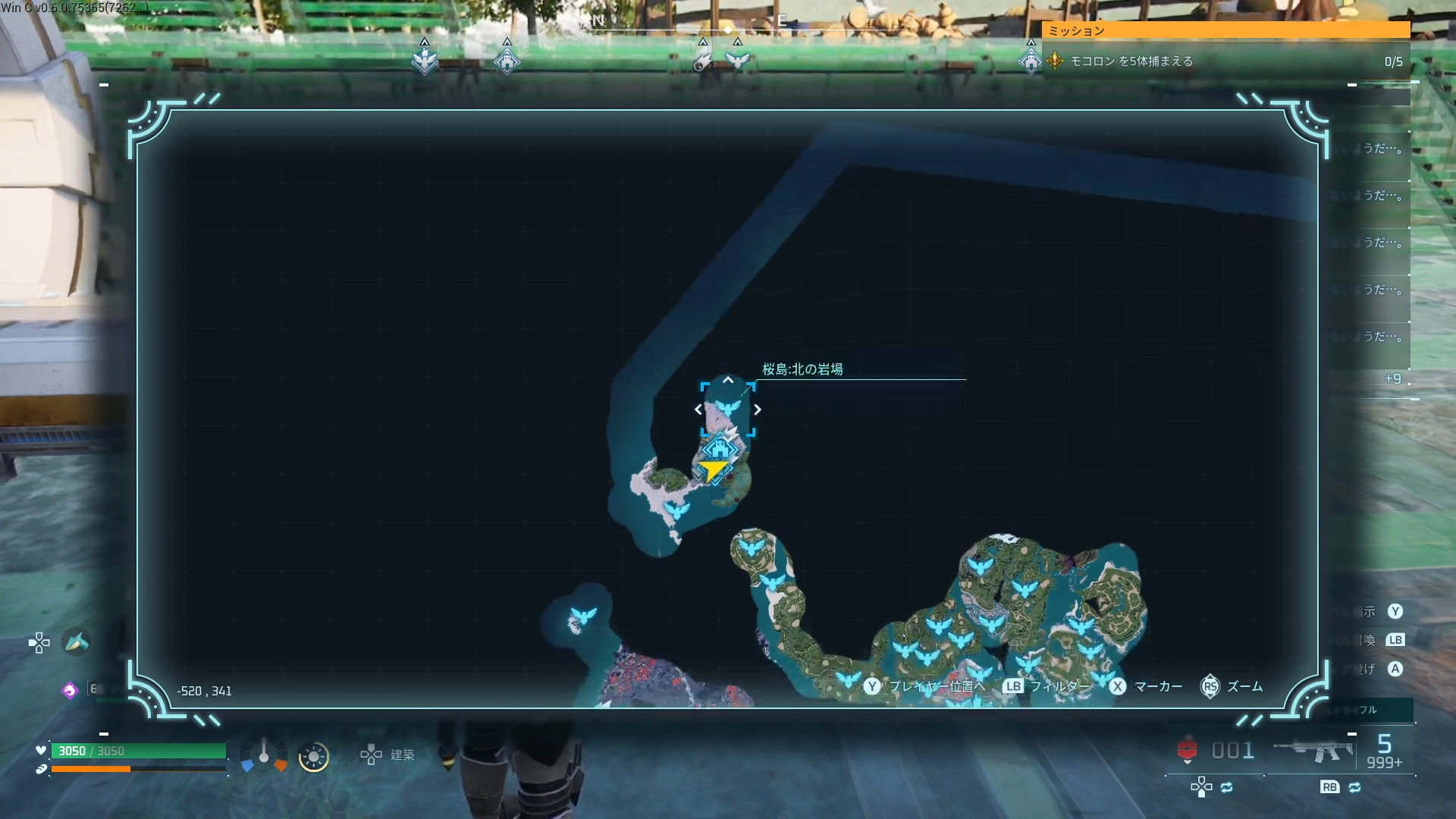Select the fast travel eagle on Sakura Island's western beach
Screen dimensions: 1456x819
[x=676, y=510]
